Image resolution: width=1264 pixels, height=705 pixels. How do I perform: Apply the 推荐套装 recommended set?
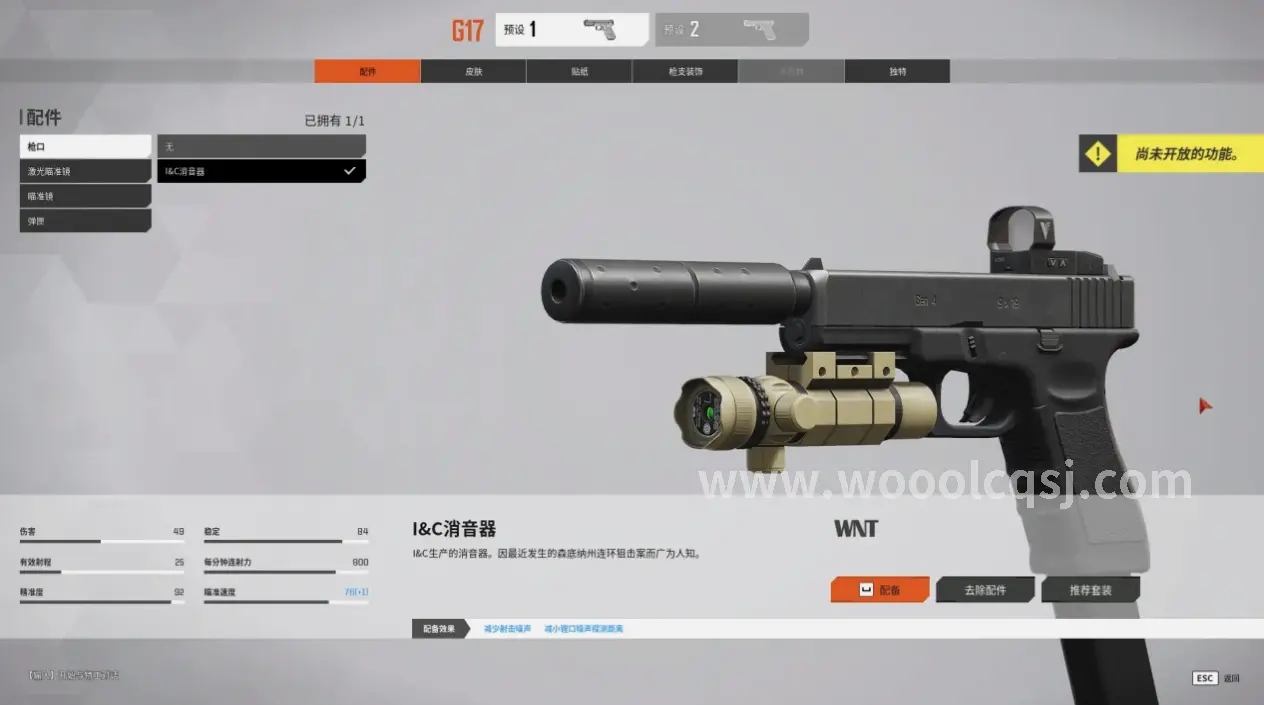pyautogui.click(x=1090, y=590)
